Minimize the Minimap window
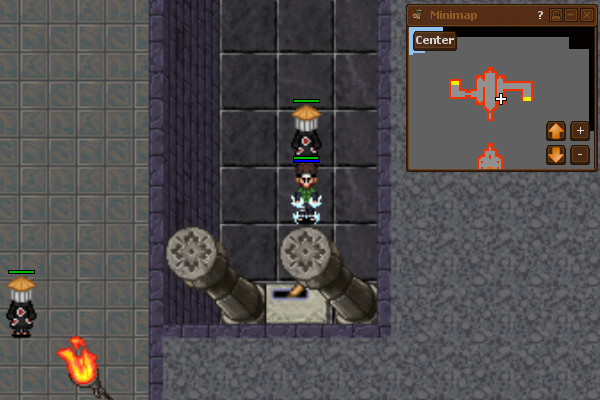The image size is (600, 400). coord(571,15)
